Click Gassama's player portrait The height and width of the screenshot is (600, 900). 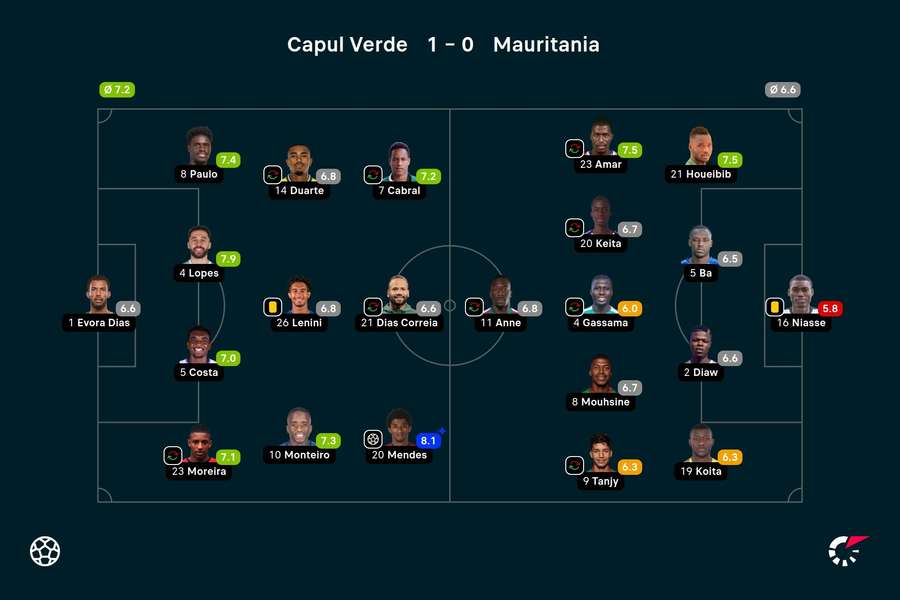(600, 296)
